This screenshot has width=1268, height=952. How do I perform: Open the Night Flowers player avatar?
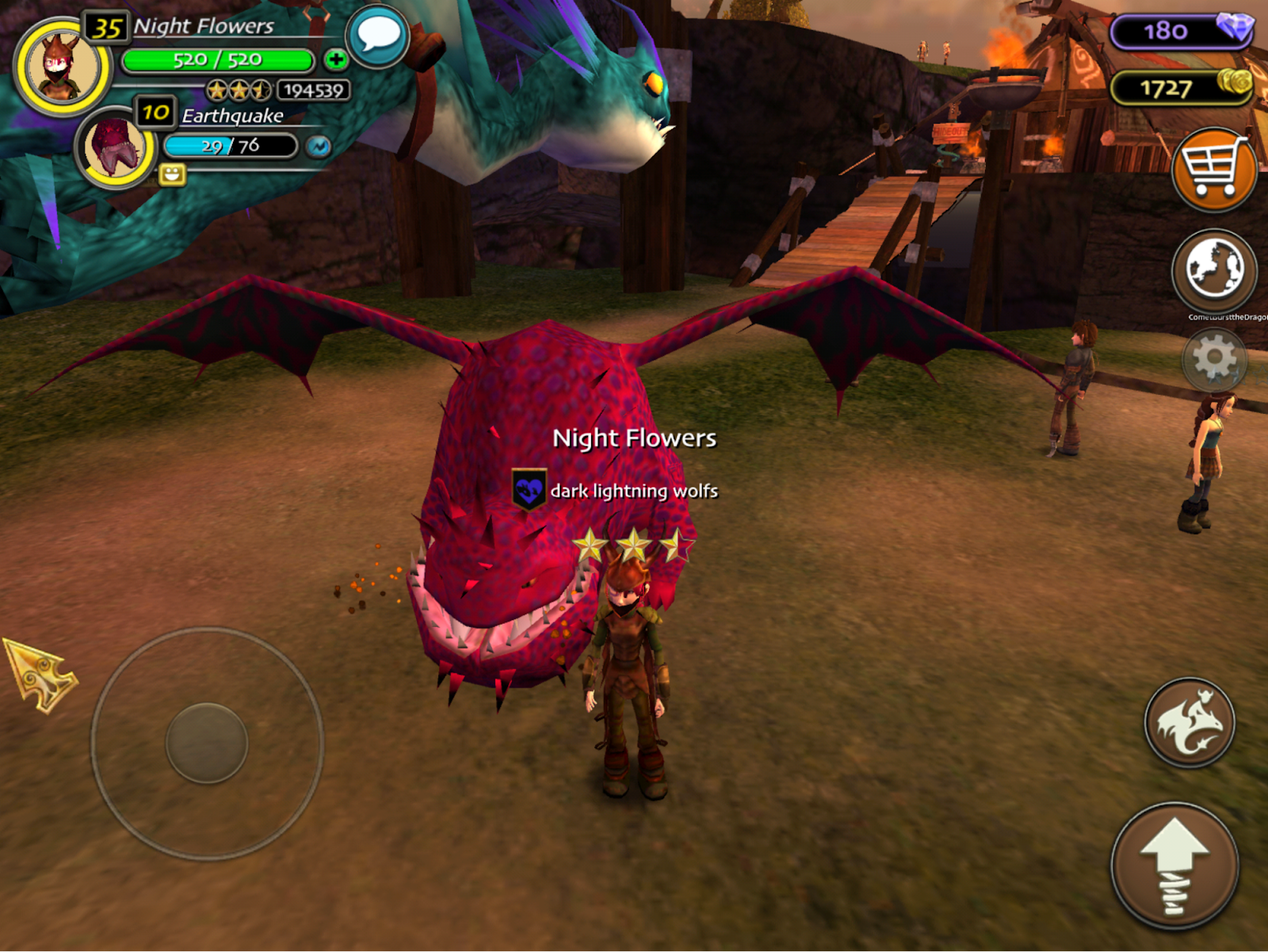[x=62, y=67]
